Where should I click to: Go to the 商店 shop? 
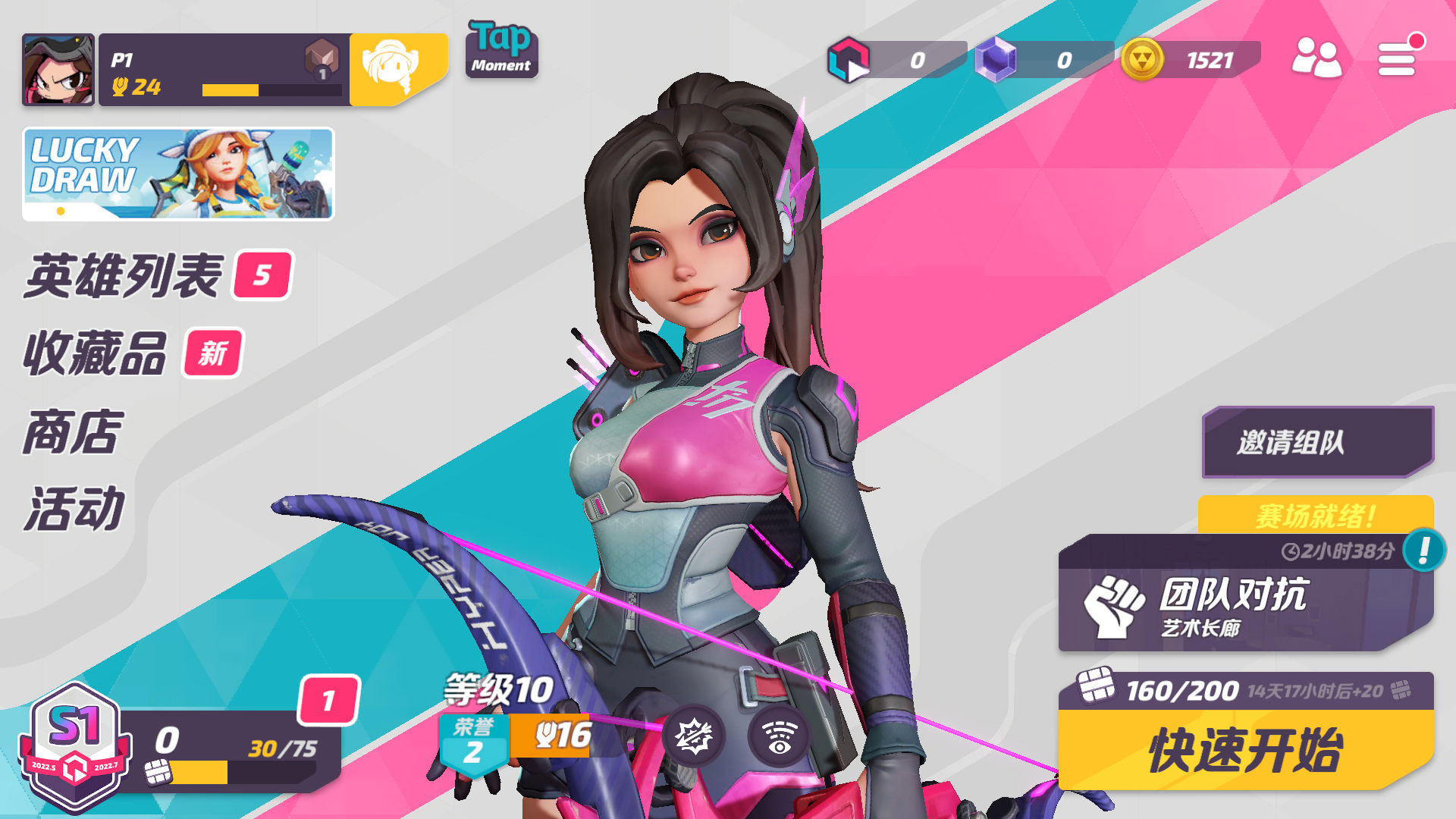click(74, 432)
